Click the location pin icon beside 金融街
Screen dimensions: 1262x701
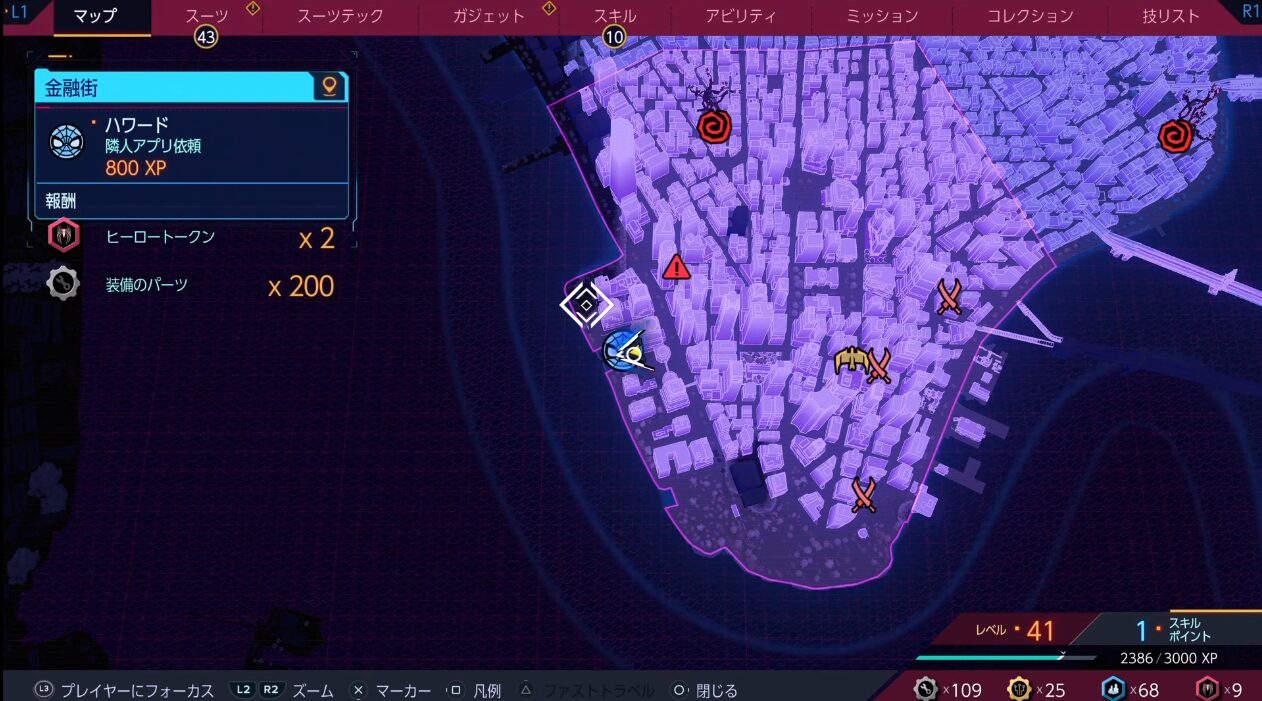[x=328, y=87]
